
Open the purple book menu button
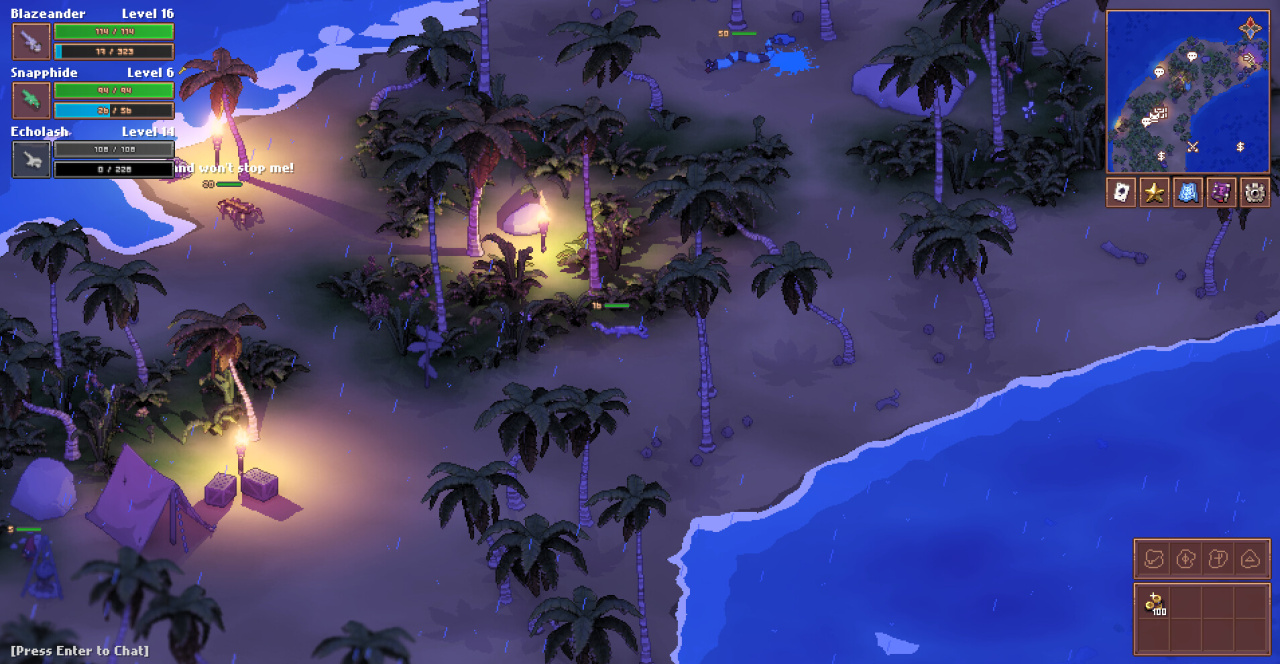[x=1221, y=192]
